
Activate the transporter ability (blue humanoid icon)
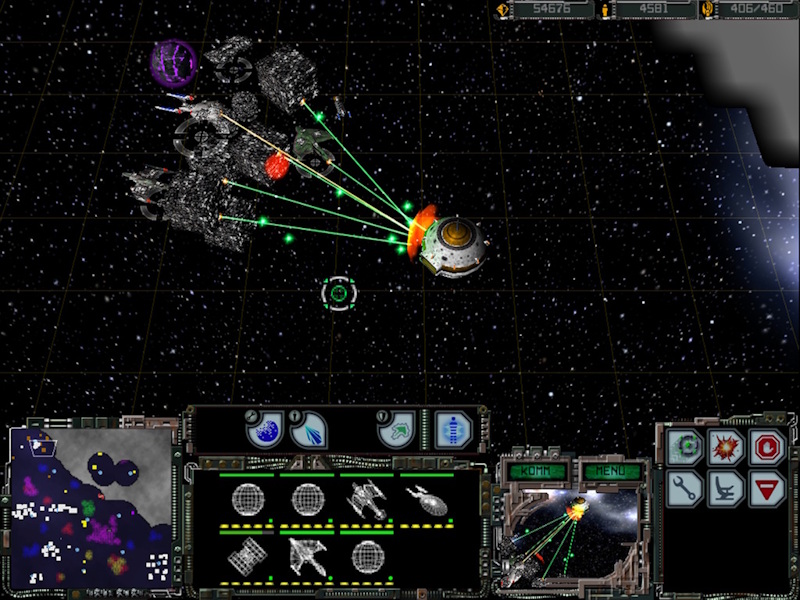451,429
